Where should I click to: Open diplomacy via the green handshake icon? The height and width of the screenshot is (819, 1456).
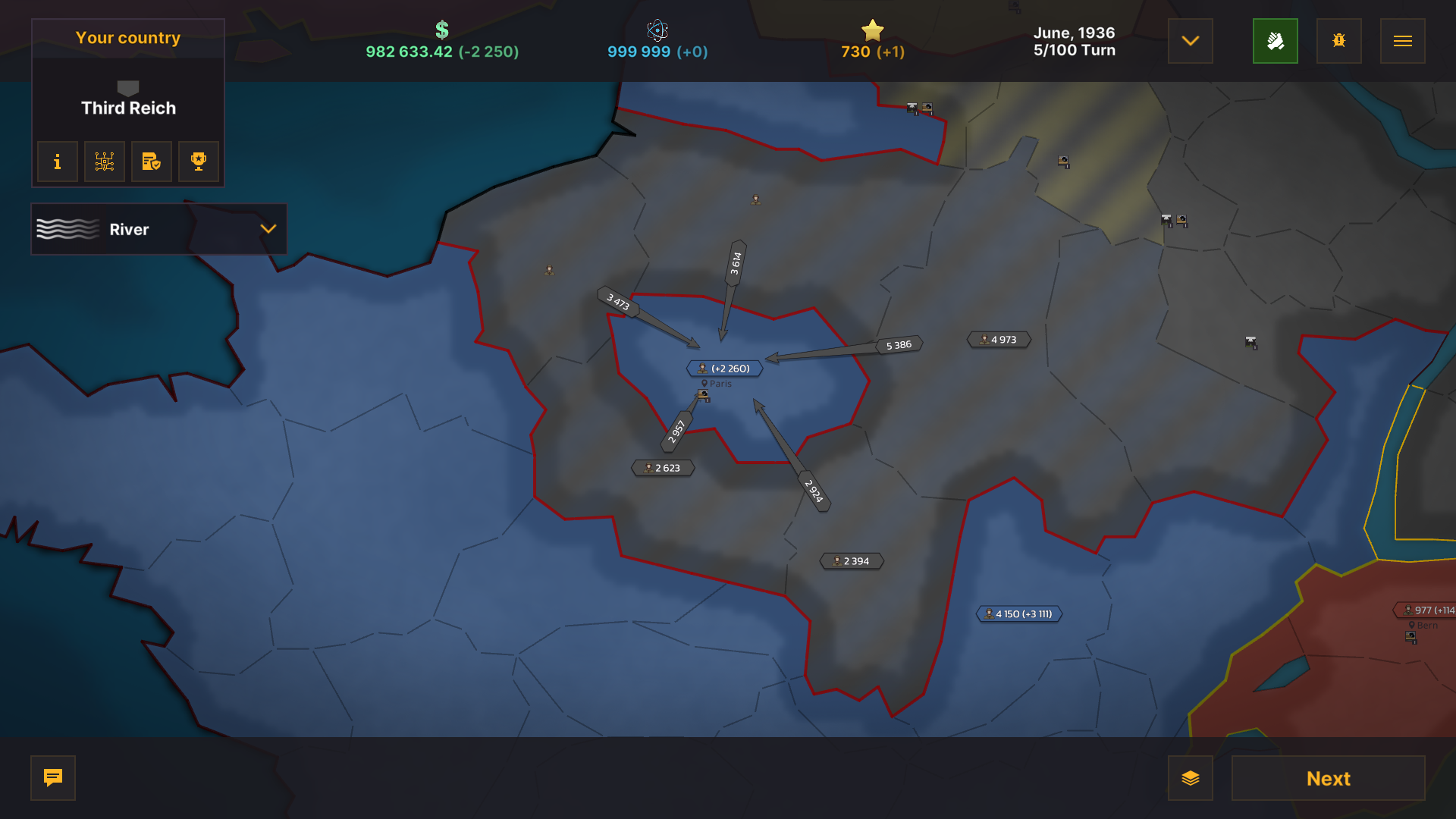1276,41
